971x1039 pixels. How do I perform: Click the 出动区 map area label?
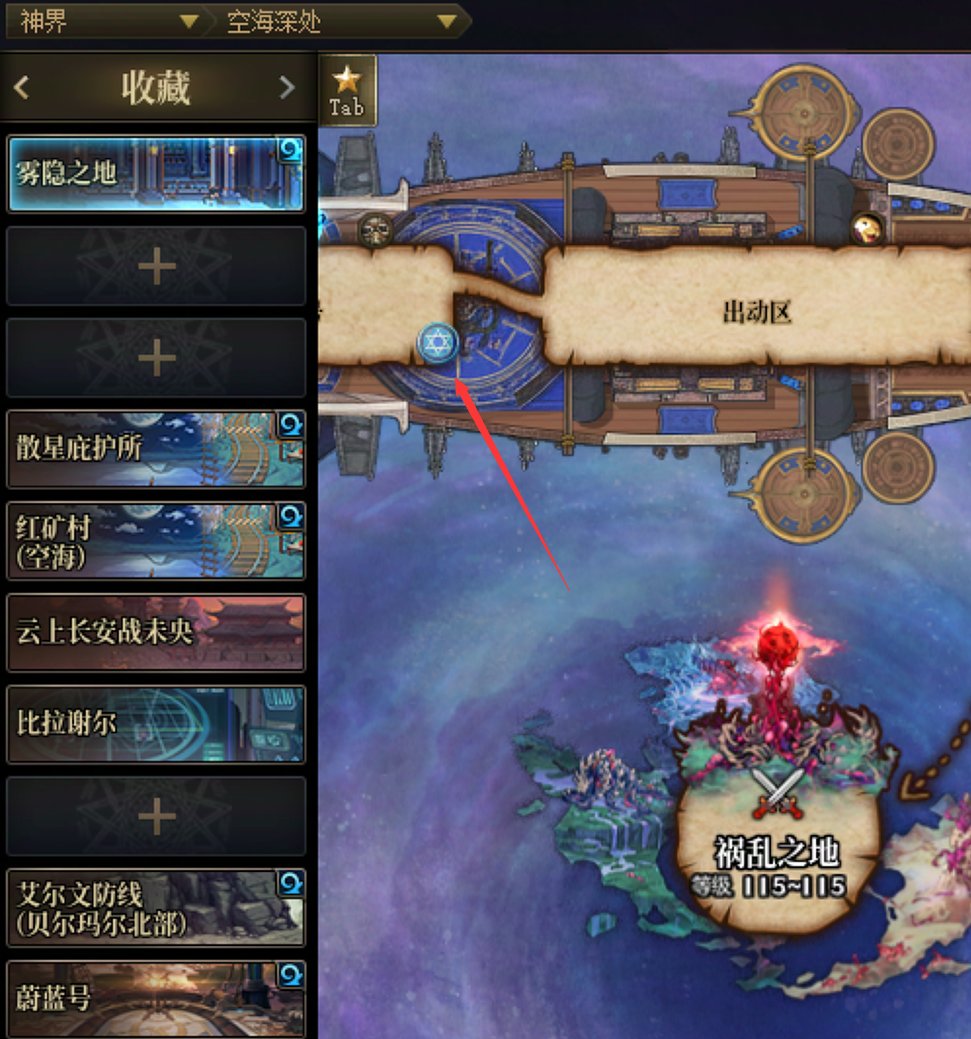click(x=756, y=313)
